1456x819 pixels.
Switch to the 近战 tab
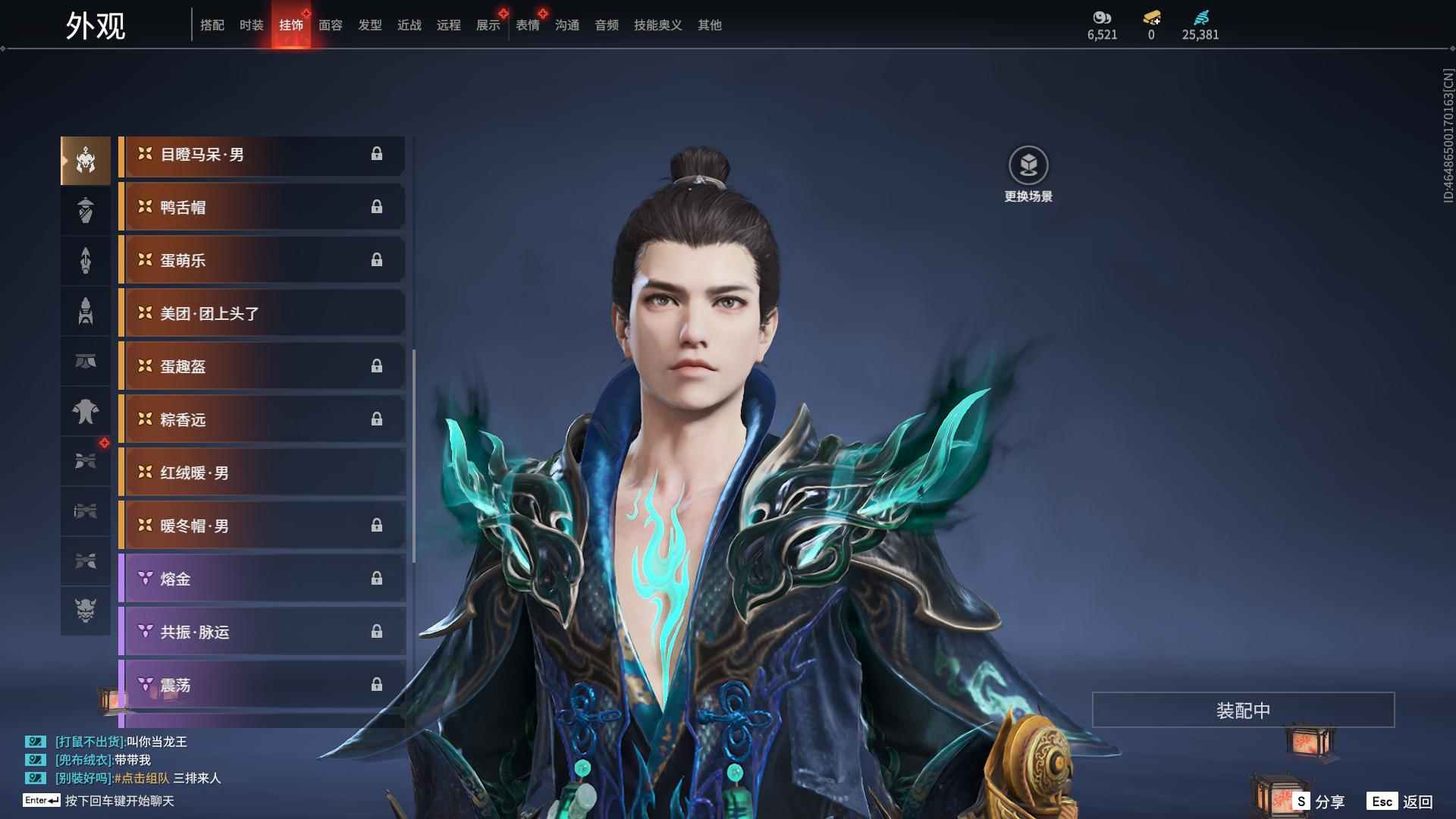[x=409, y=25]
